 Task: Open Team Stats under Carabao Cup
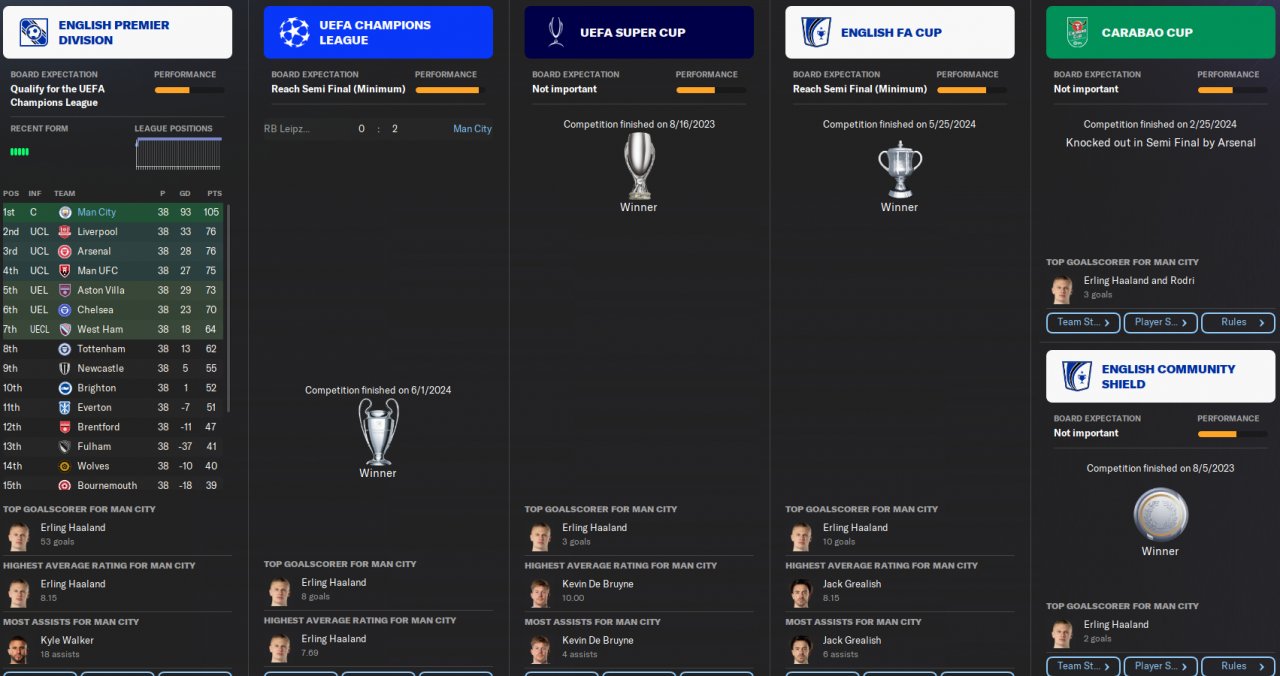pyautogui.click(x=1082, y=322)
